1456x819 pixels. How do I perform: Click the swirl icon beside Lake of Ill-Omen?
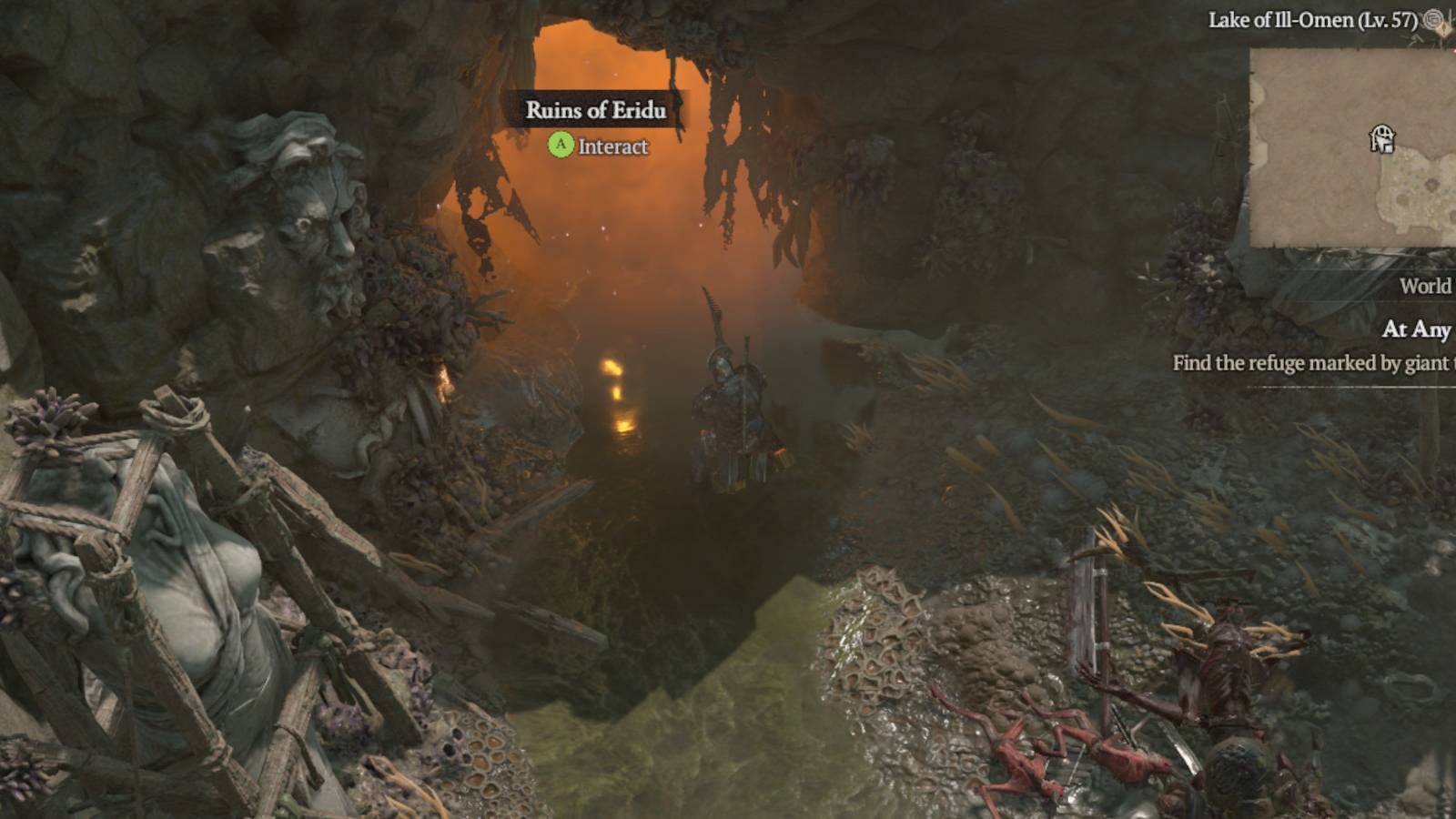tap(1435, 20)
